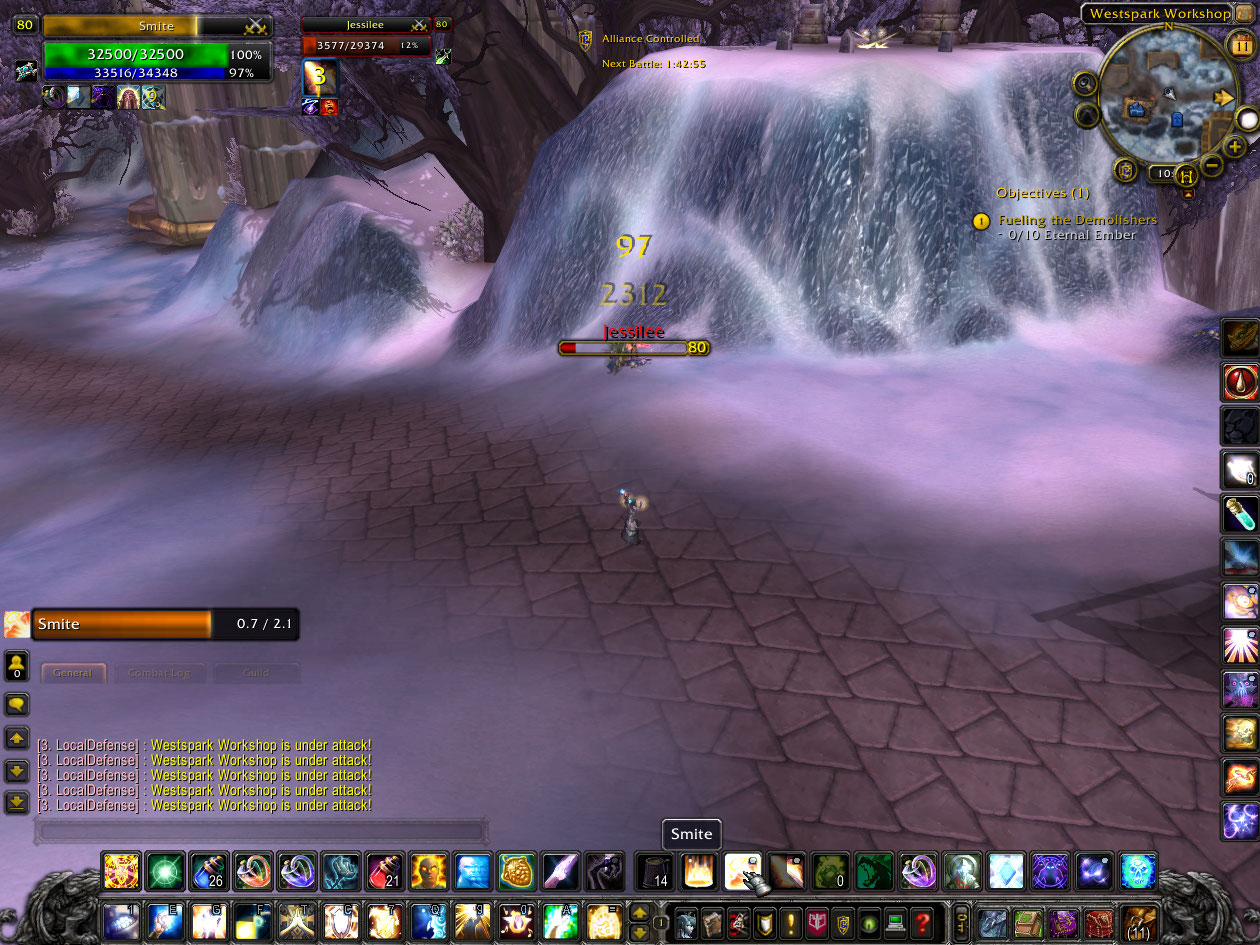Activate the blue skull ability icon
The image size is (1260, 945).
[x=1138, y=871]
